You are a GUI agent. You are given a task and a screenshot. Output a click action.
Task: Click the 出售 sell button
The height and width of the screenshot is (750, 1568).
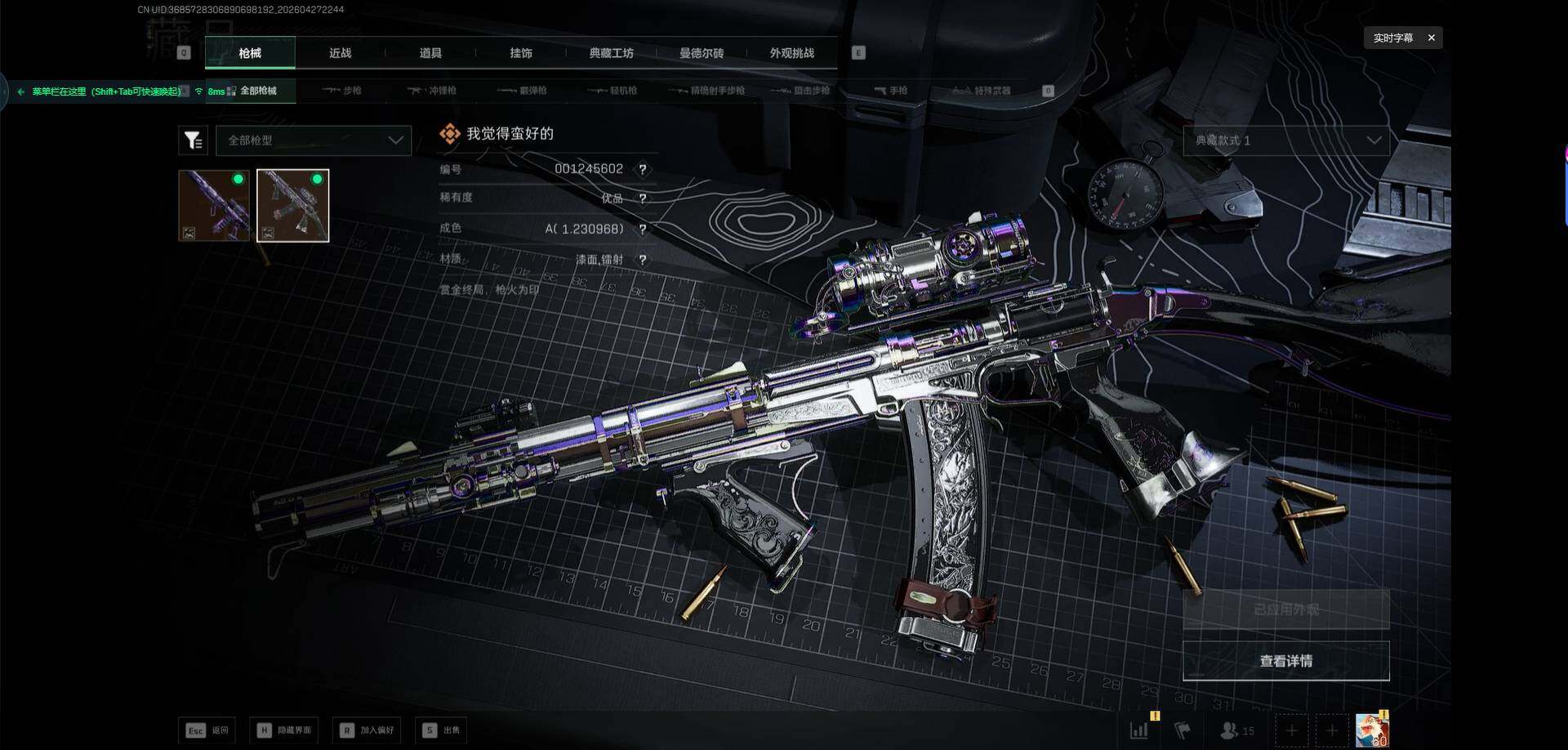441,730
